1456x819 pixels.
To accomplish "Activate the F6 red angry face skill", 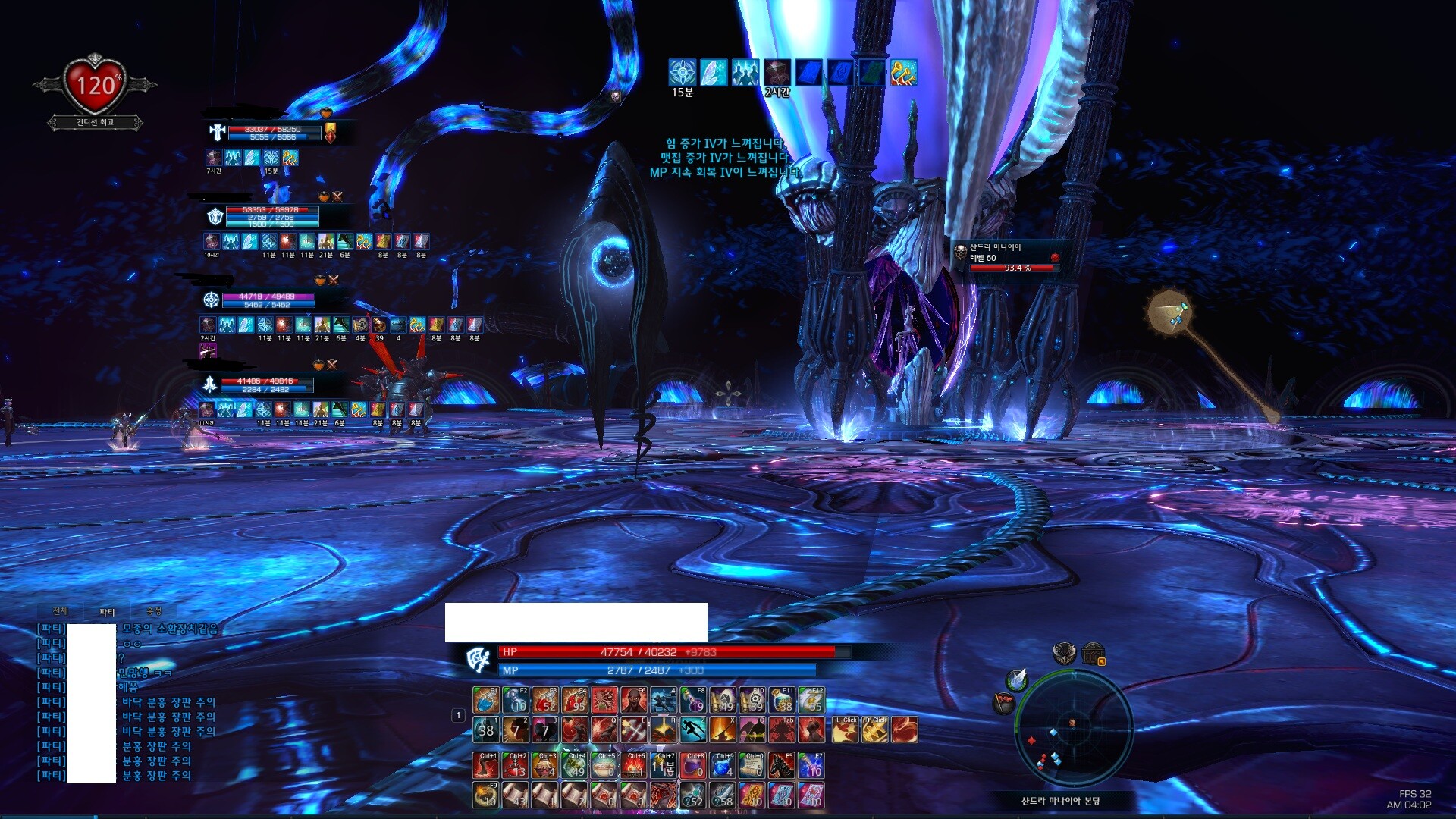I will click(x=634, y=700).
